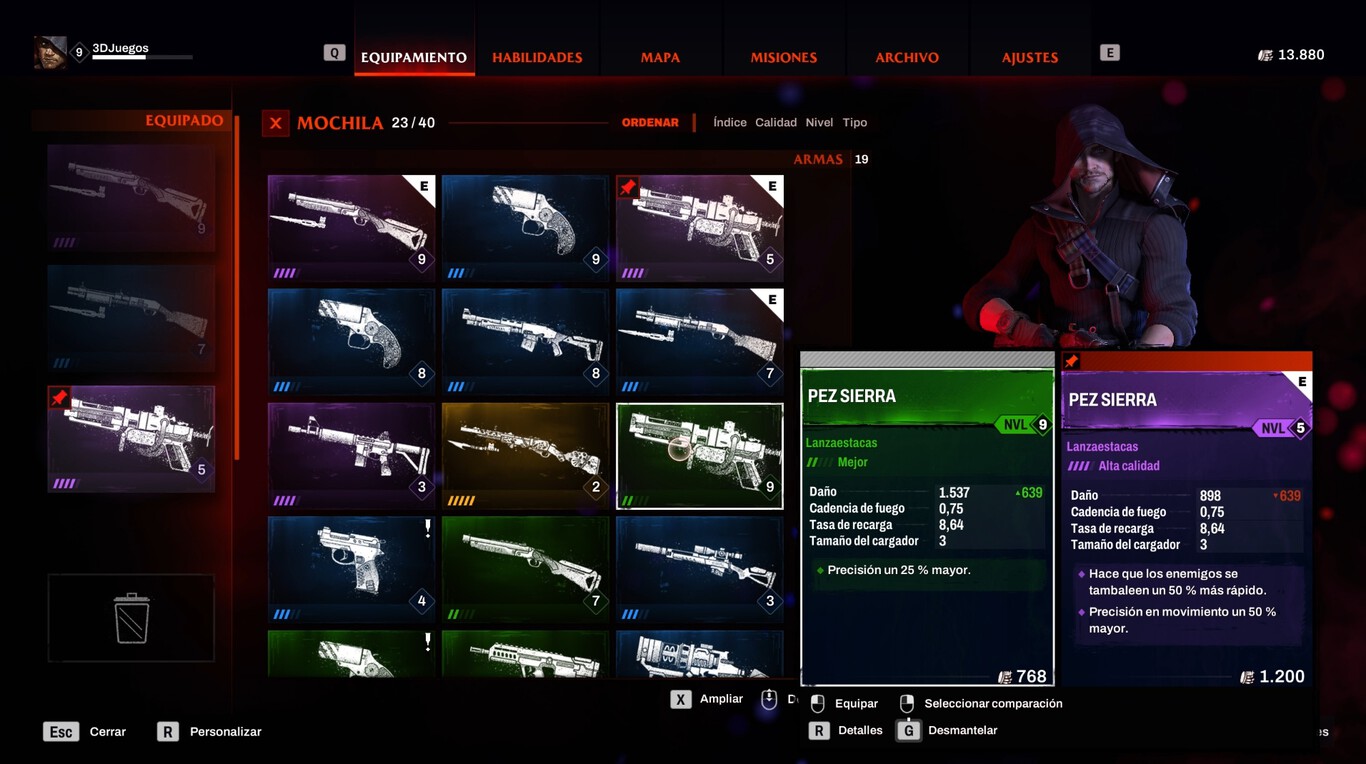Toggle sorting by Nivel

point(819,122)
